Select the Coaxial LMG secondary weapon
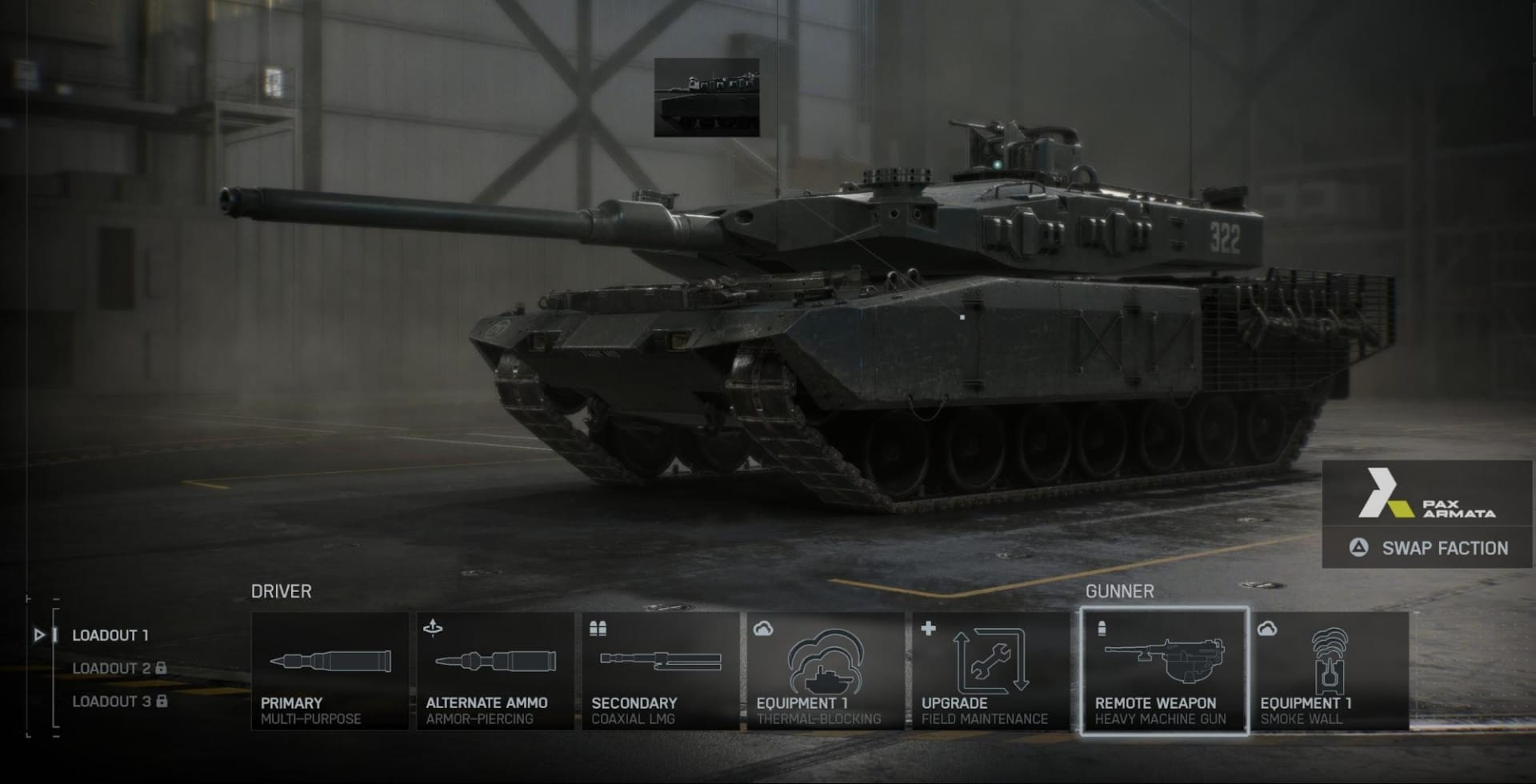Image resolution: width=1536 pixels, height=784 pixels. tap(660, 672)
